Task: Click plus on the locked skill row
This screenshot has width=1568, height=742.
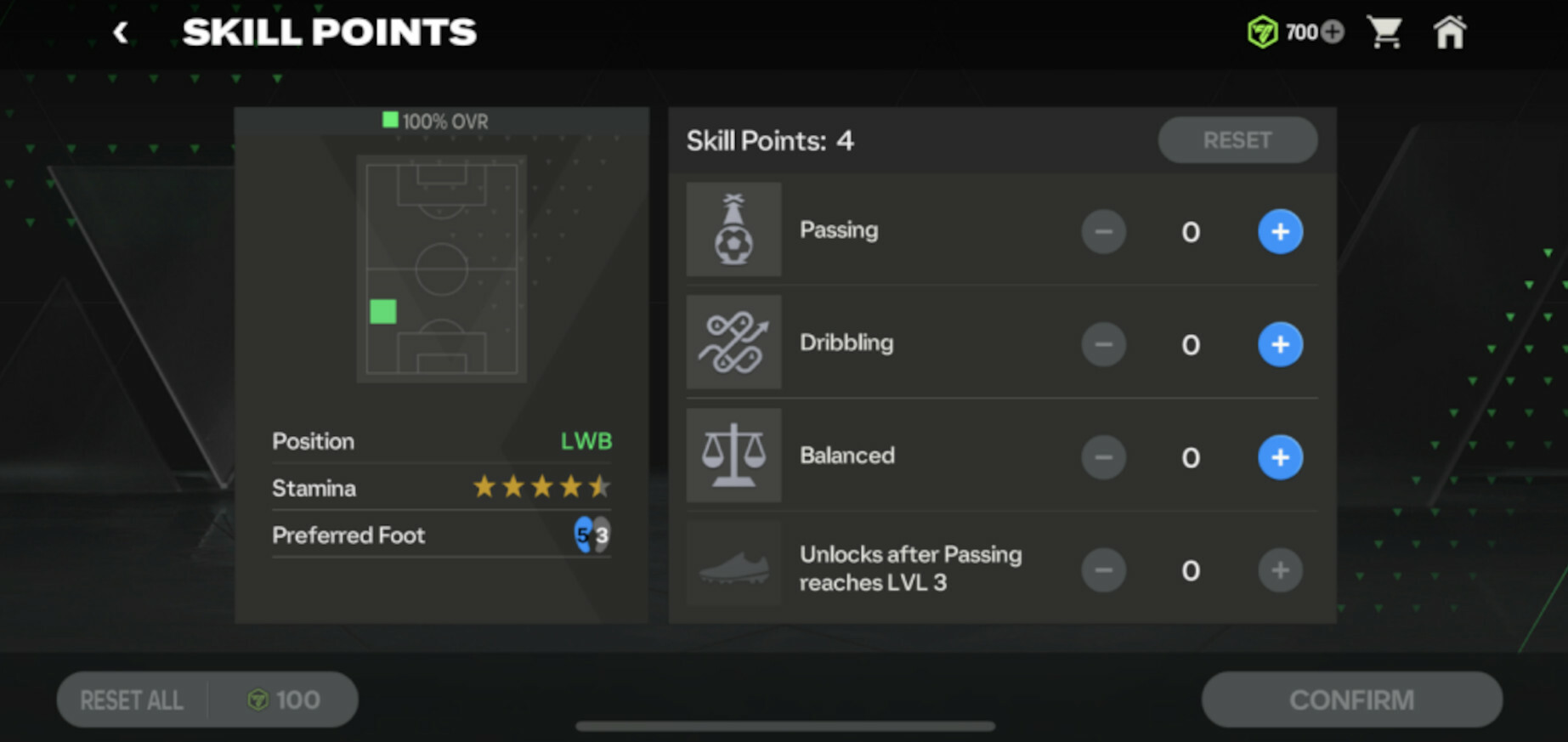Action: click(x=1280, y=570)
